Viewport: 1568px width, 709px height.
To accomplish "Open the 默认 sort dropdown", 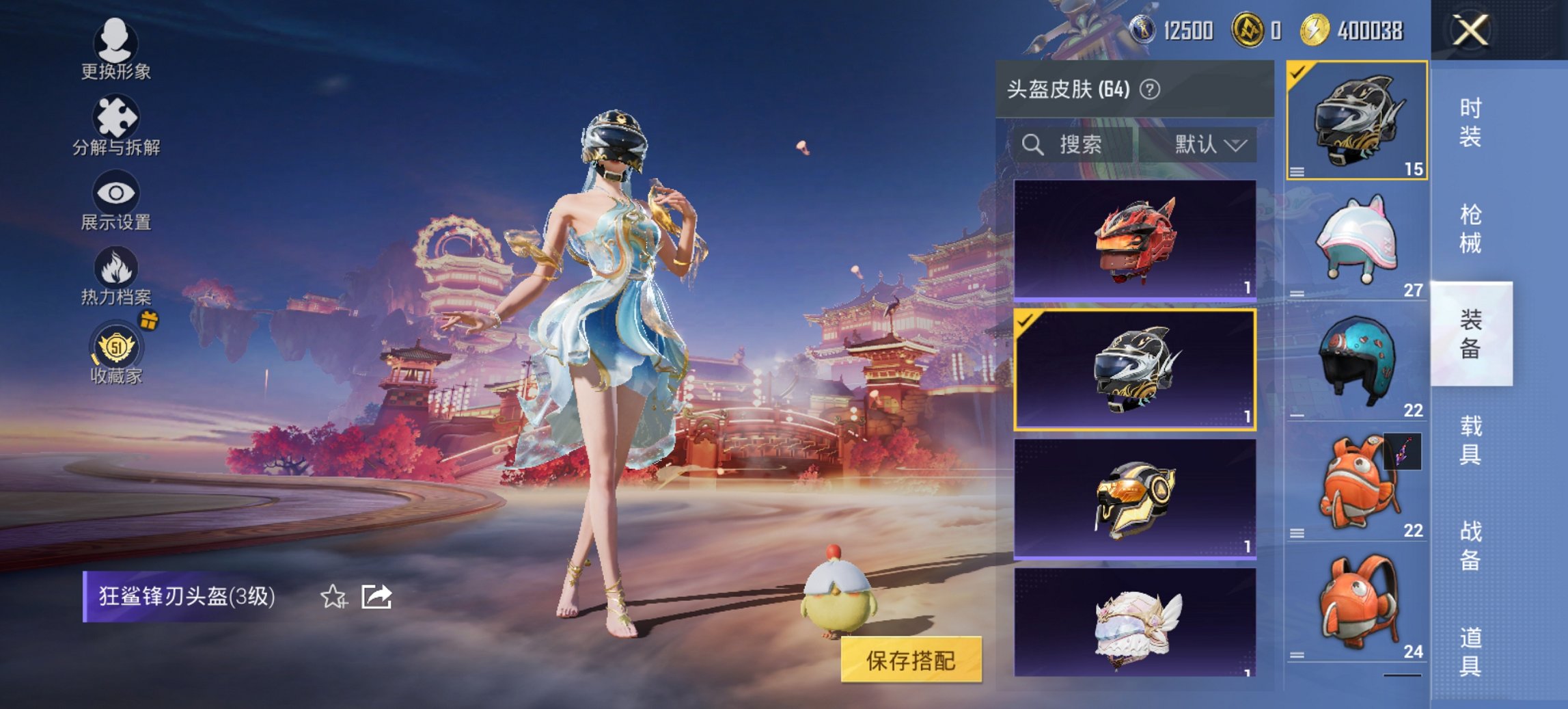I will 1207,145.
